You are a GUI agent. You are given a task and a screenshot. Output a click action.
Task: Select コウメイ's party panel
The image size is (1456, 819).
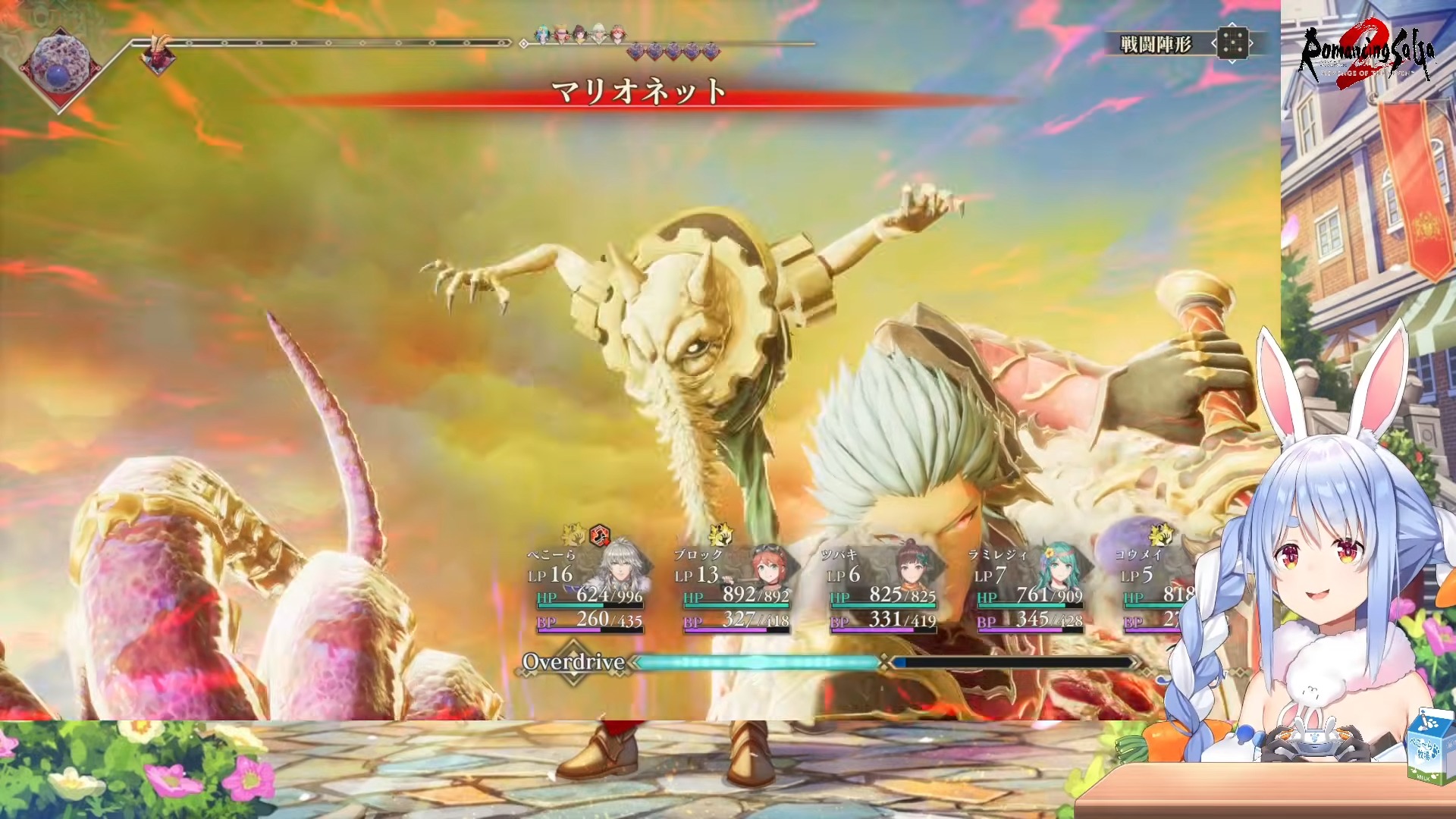(1156, 588)
